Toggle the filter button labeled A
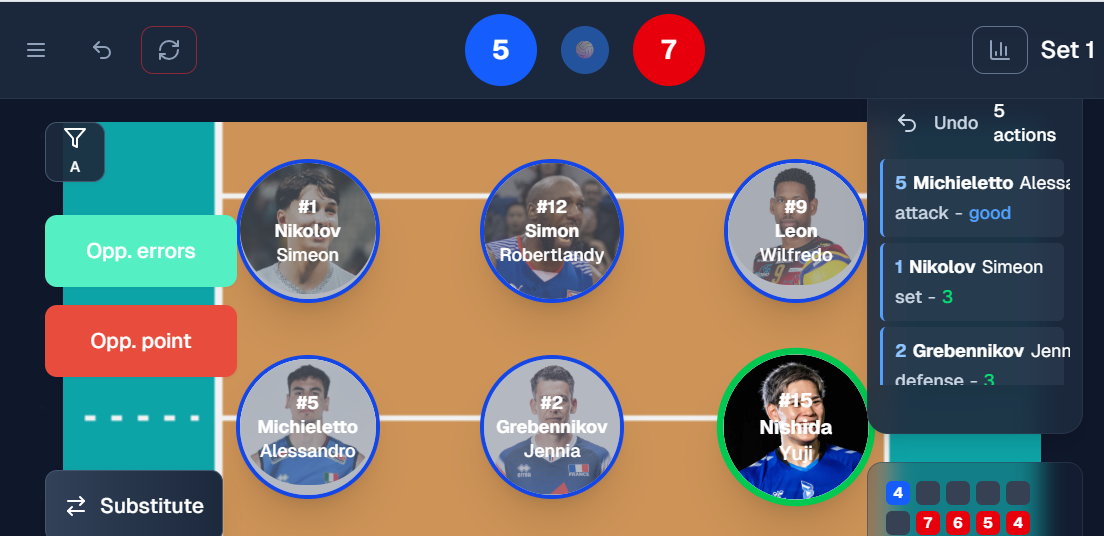Screen dimensions: 1104x536 pos(75,151)
